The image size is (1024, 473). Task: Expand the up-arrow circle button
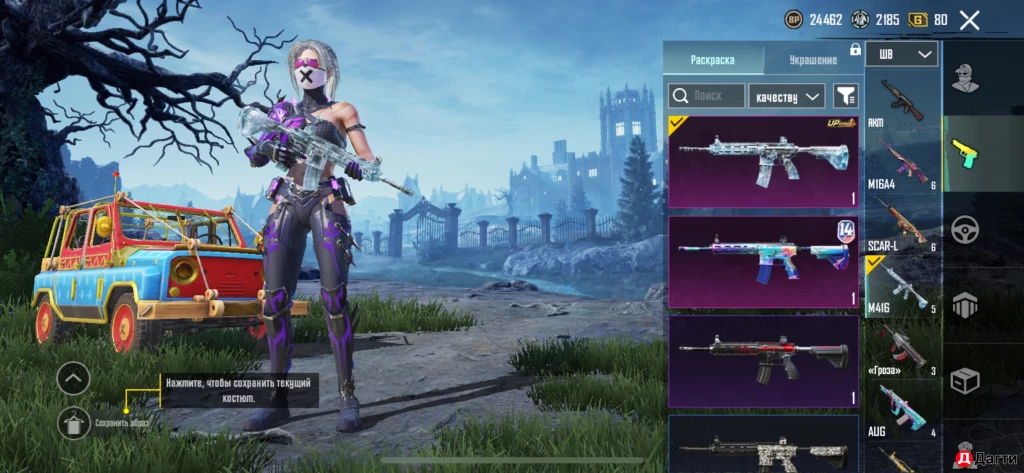(74, 378)
